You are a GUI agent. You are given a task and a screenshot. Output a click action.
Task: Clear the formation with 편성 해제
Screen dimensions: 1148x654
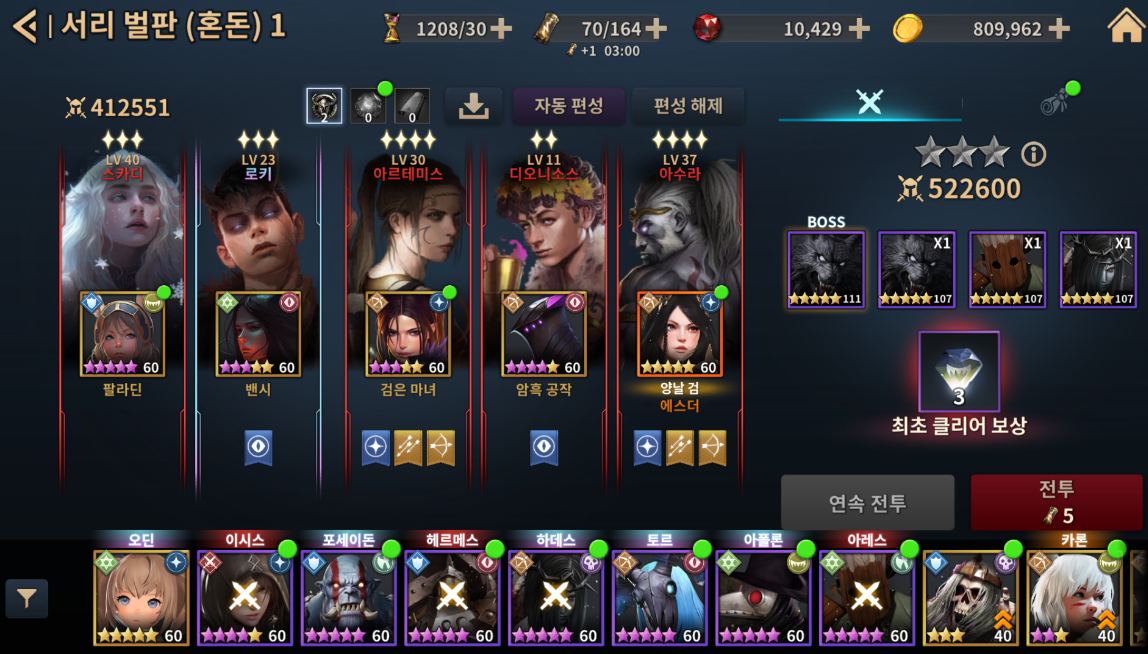coord(688,105)
